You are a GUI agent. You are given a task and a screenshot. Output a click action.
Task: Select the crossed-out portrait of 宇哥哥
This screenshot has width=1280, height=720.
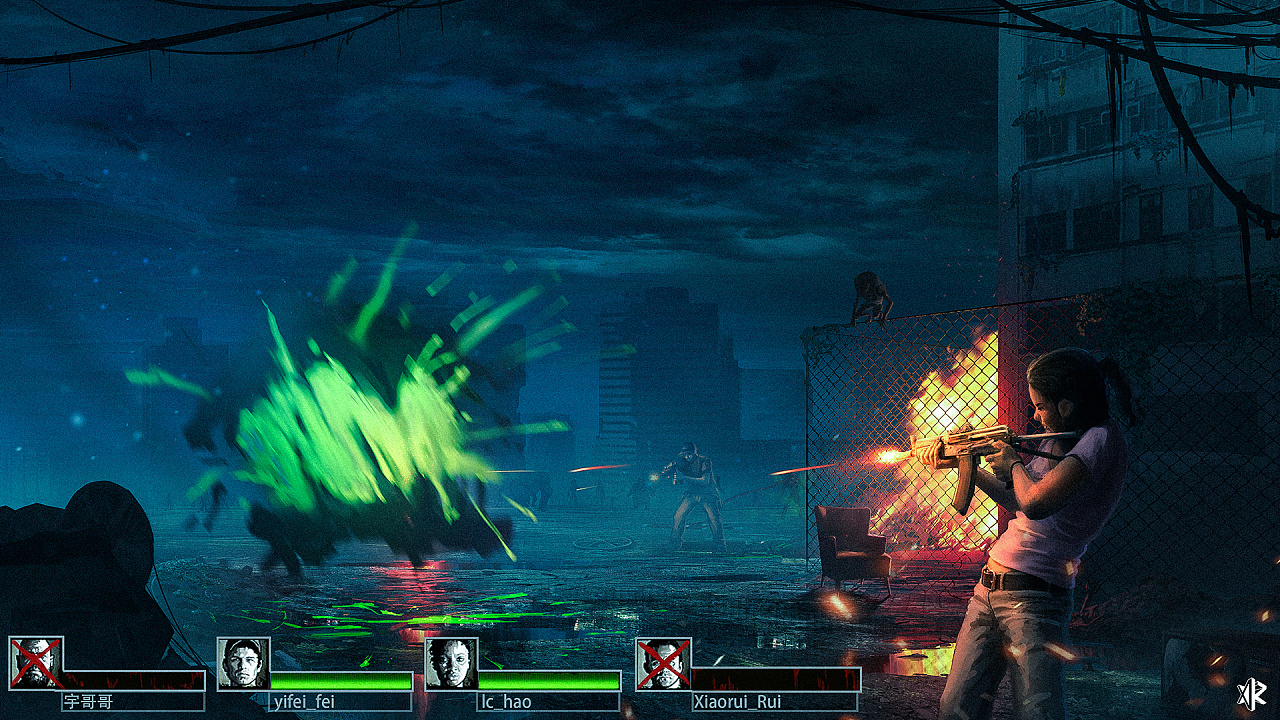pos(36,663)
